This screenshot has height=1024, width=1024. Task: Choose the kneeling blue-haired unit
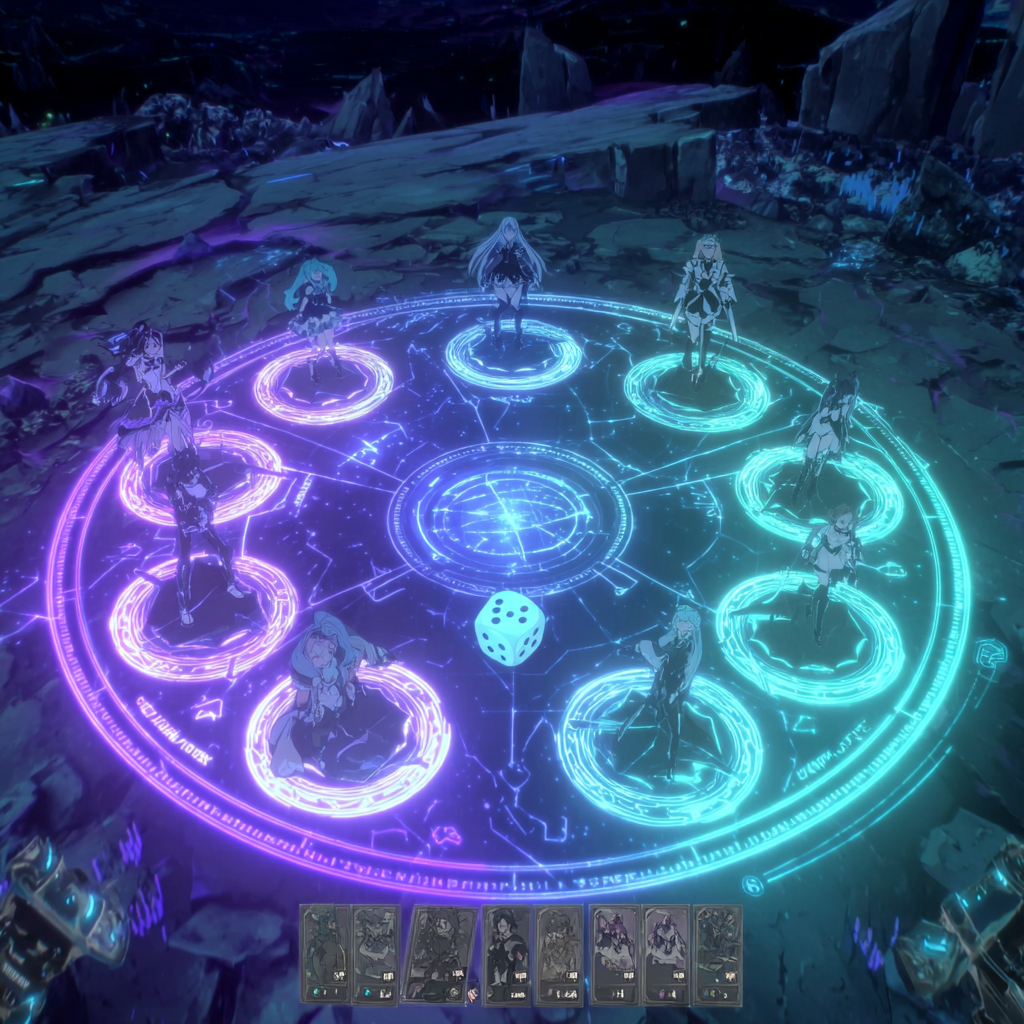point(322,690)
